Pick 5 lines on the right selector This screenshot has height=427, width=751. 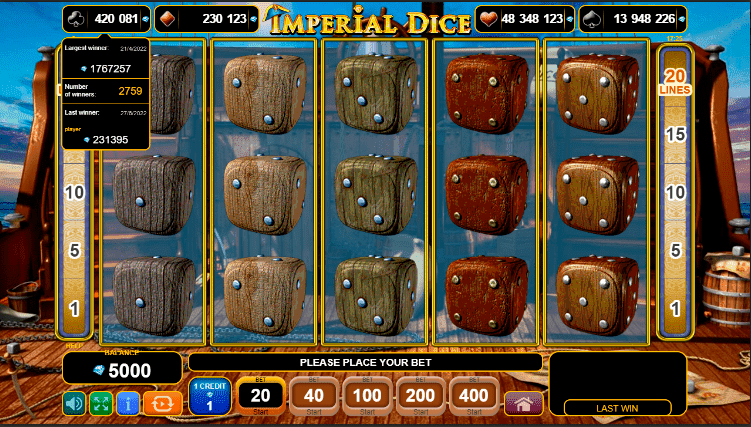675,250
